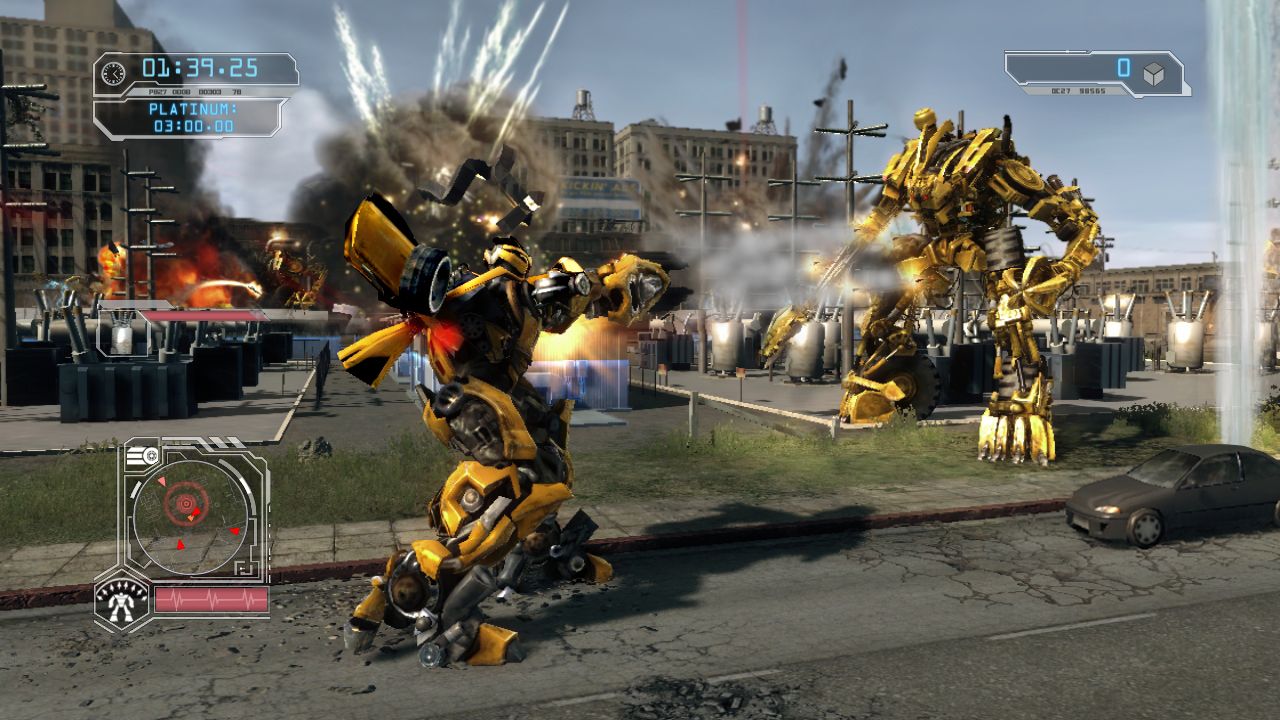Click the small square waypoint inside the radar
The width and height of the screenshot is (1280, 720).
click(x=241, y=567)
